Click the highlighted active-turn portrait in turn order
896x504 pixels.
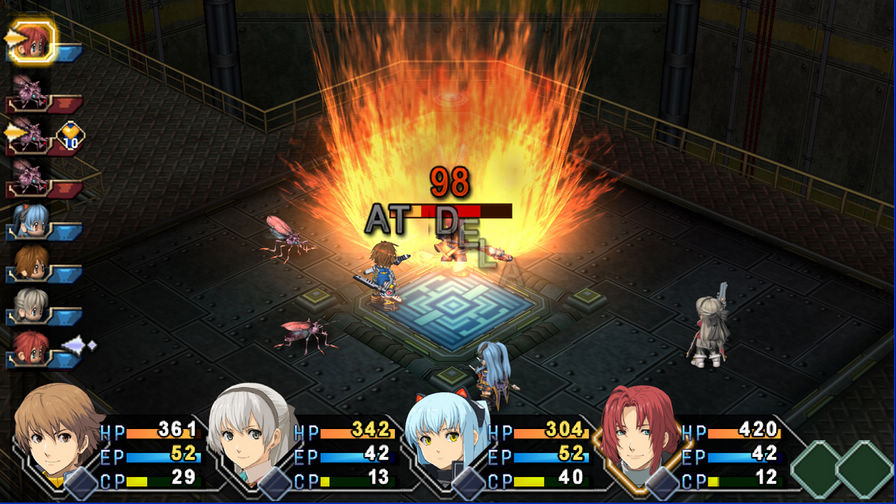pyautogui.click(x=34, y=40)
